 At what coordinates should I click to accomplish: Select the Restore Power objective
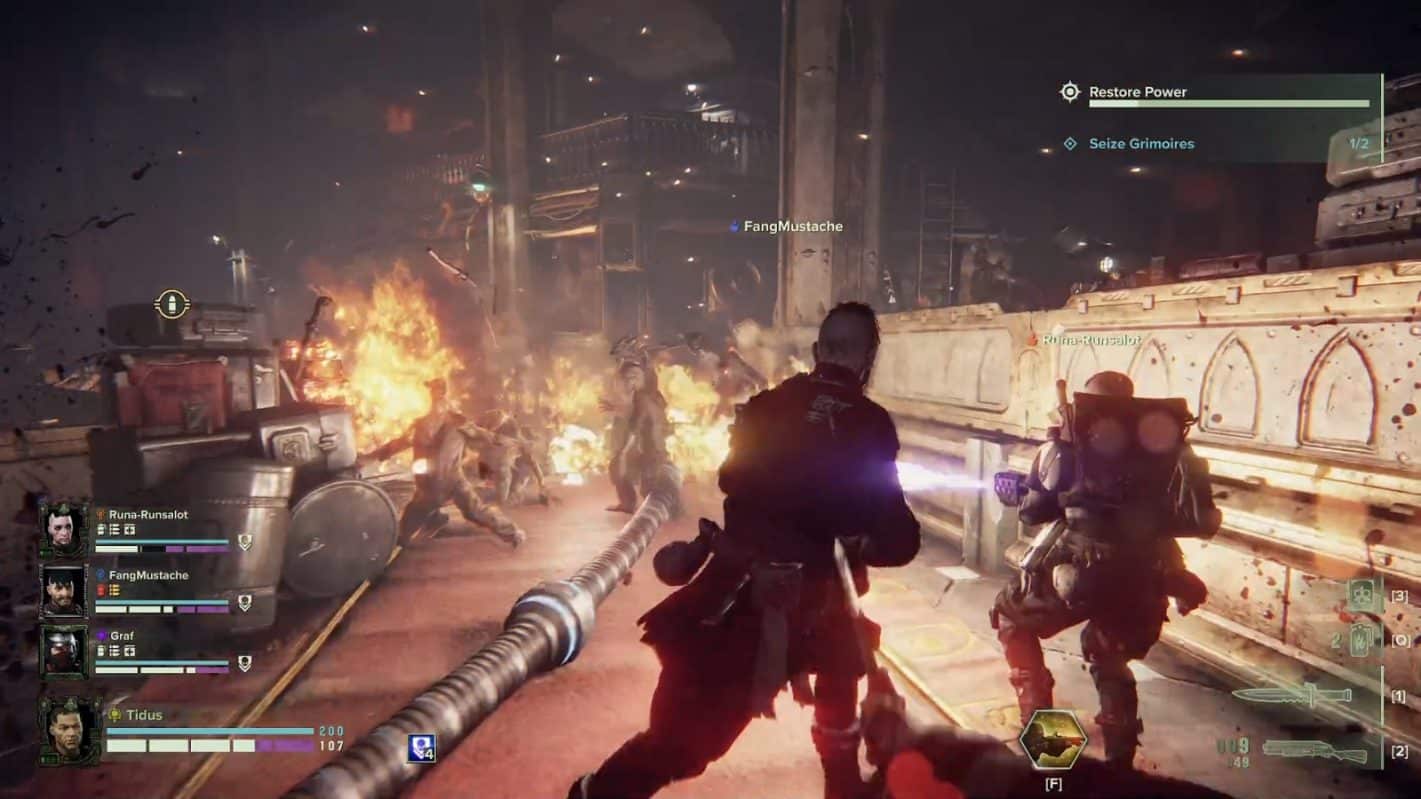click(1137, 92)
